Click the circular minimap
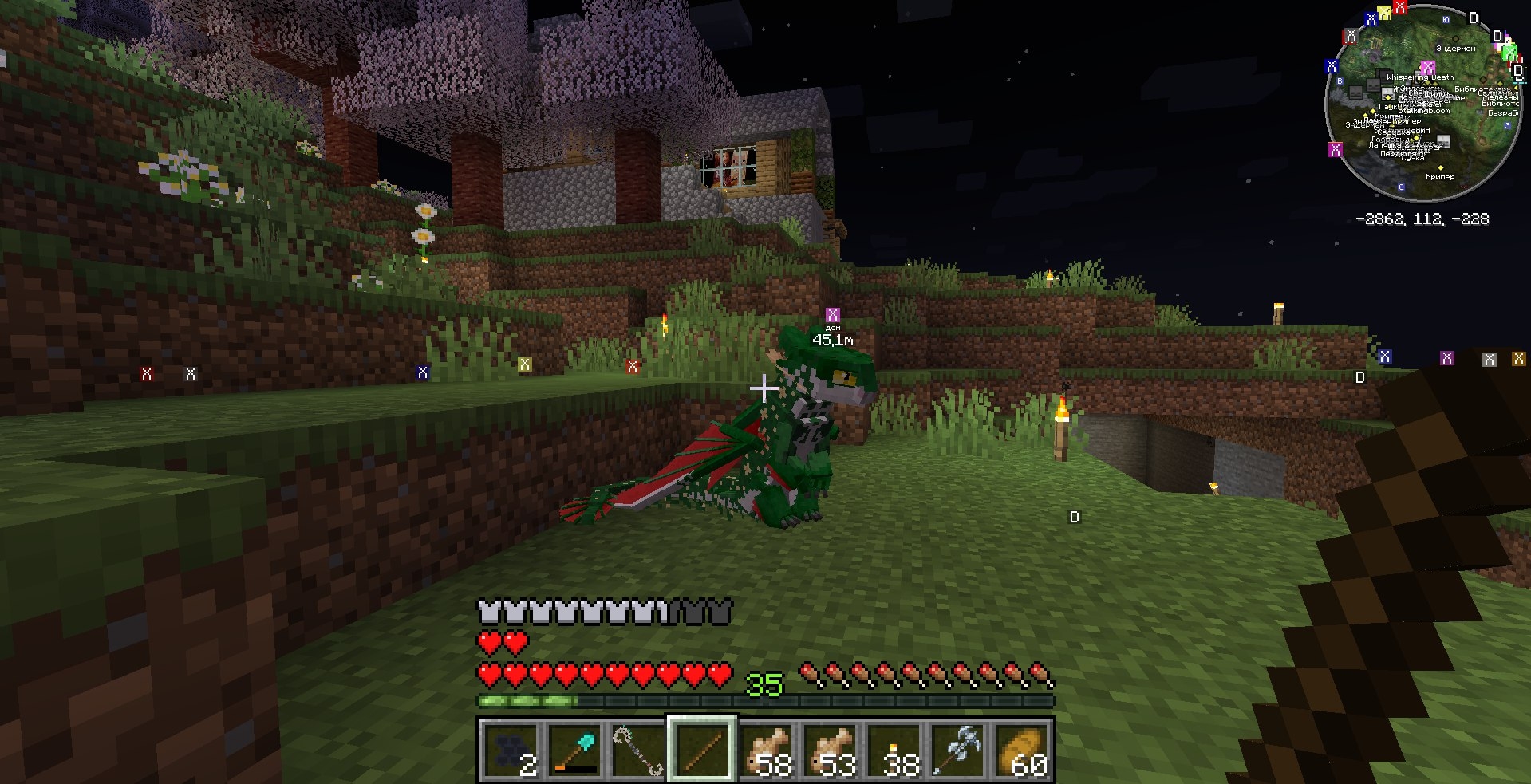The image size is (1531, 784). 1424,104
